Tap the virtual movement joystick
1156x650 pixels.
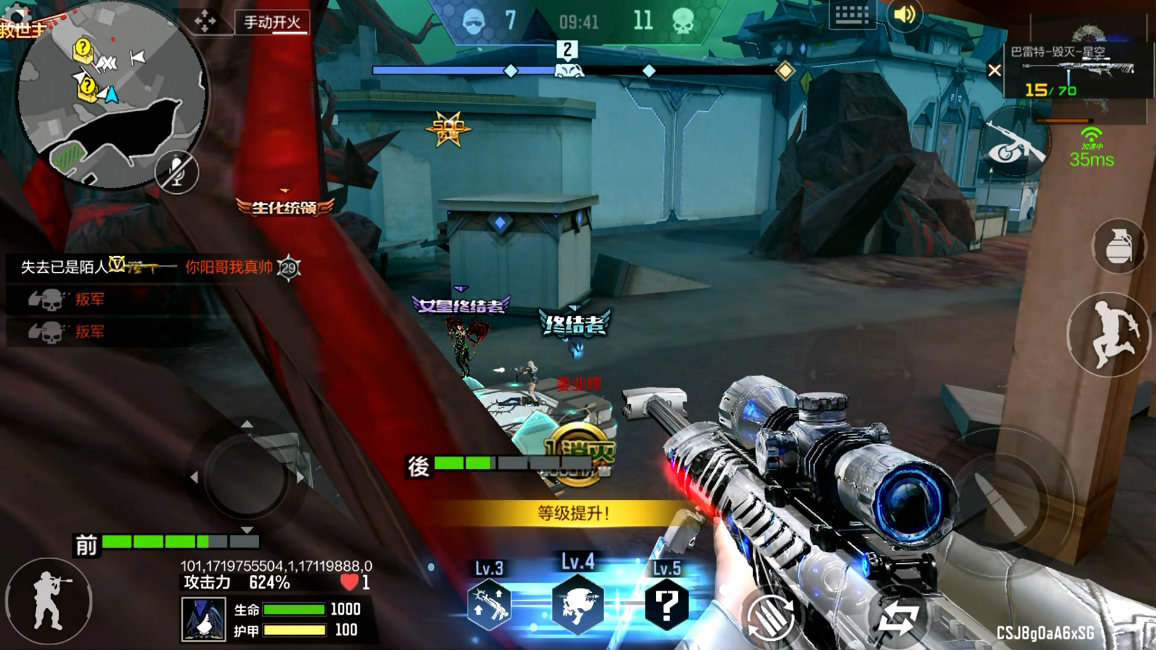[244, 474]
